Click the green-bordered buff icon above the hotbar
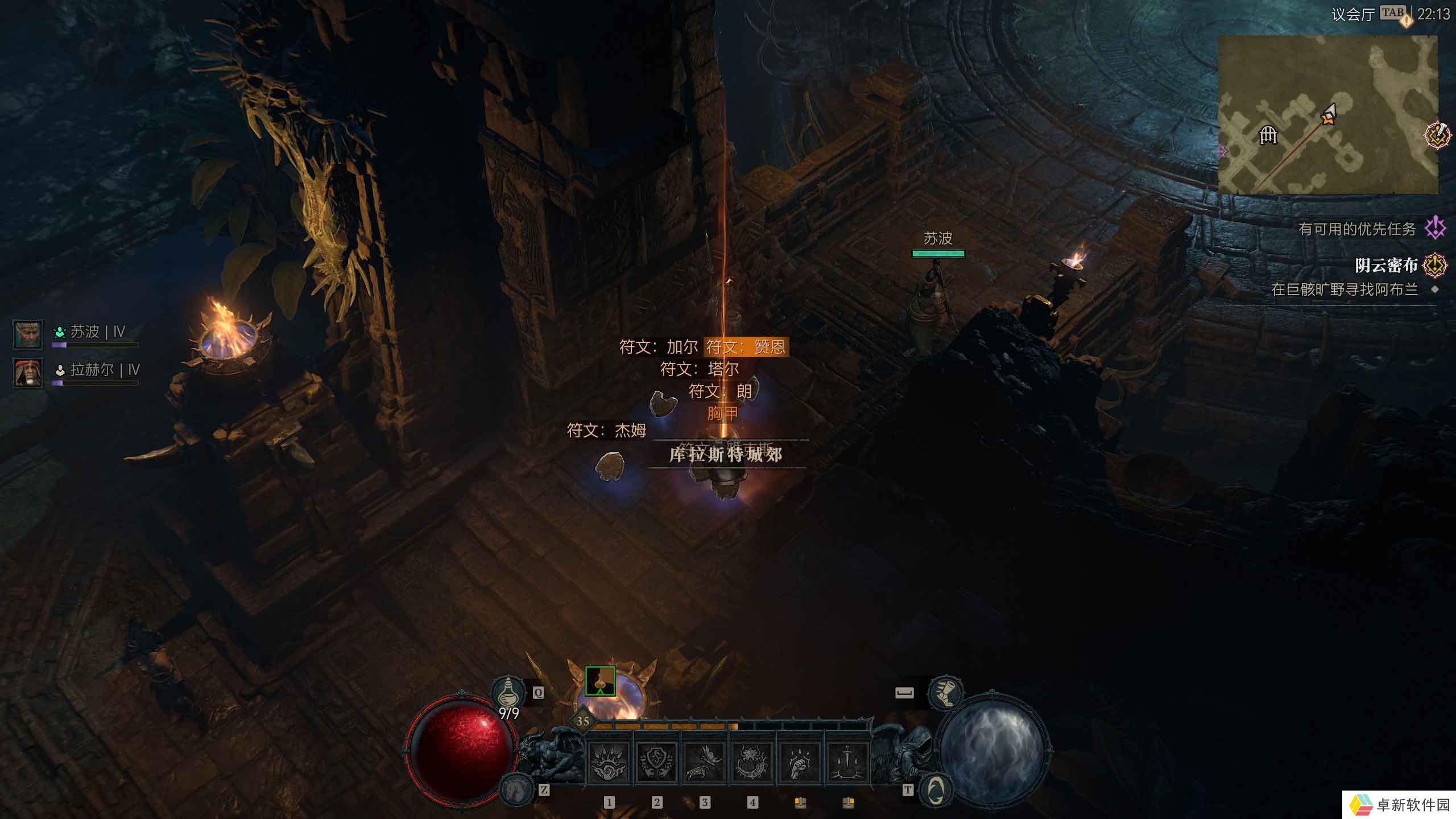Viewport: 1456px width, 819px height. click(x=600, y=681)
